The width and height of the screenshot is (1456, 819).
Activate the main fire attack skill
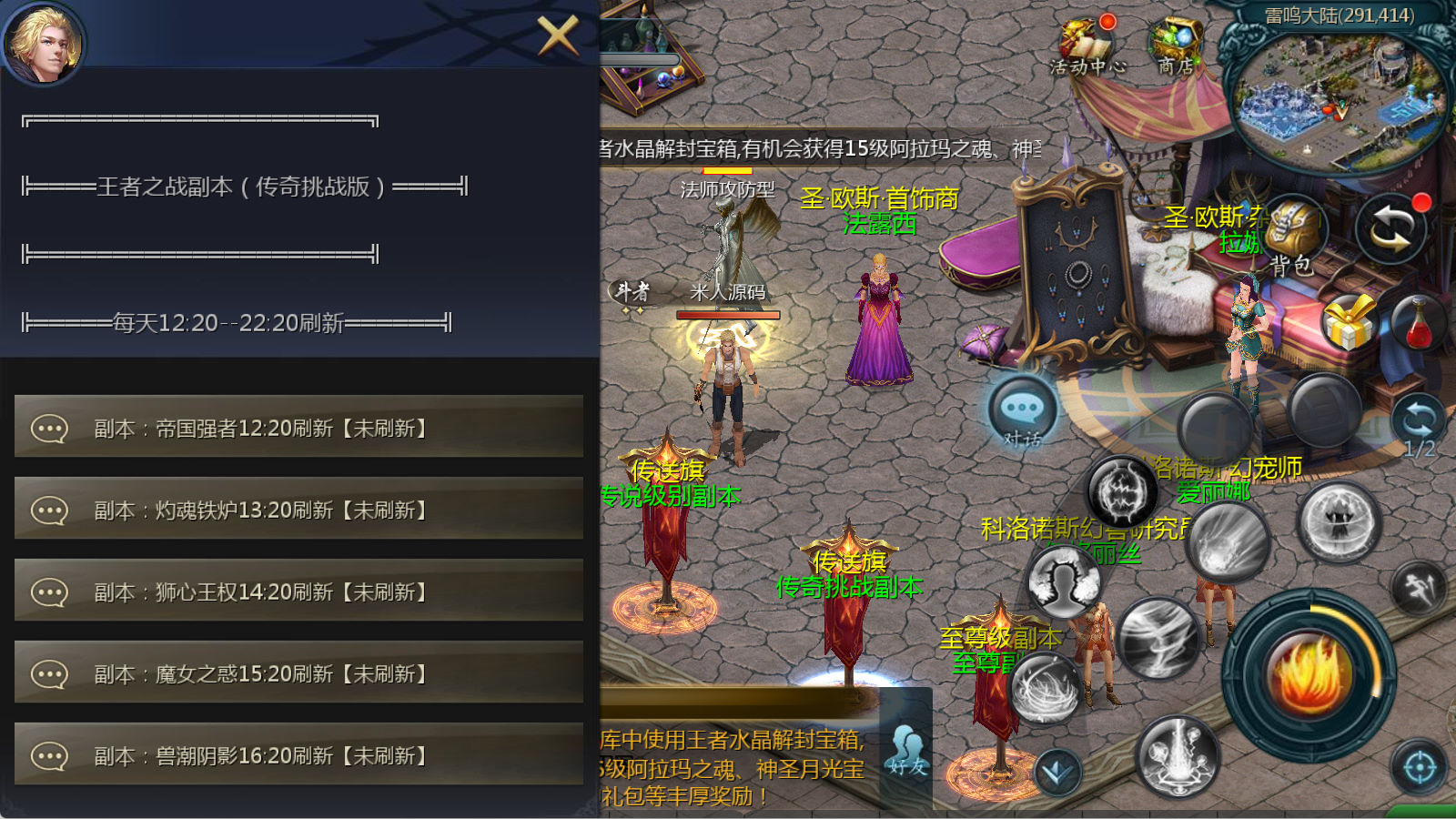click(x=1309, y=675)
